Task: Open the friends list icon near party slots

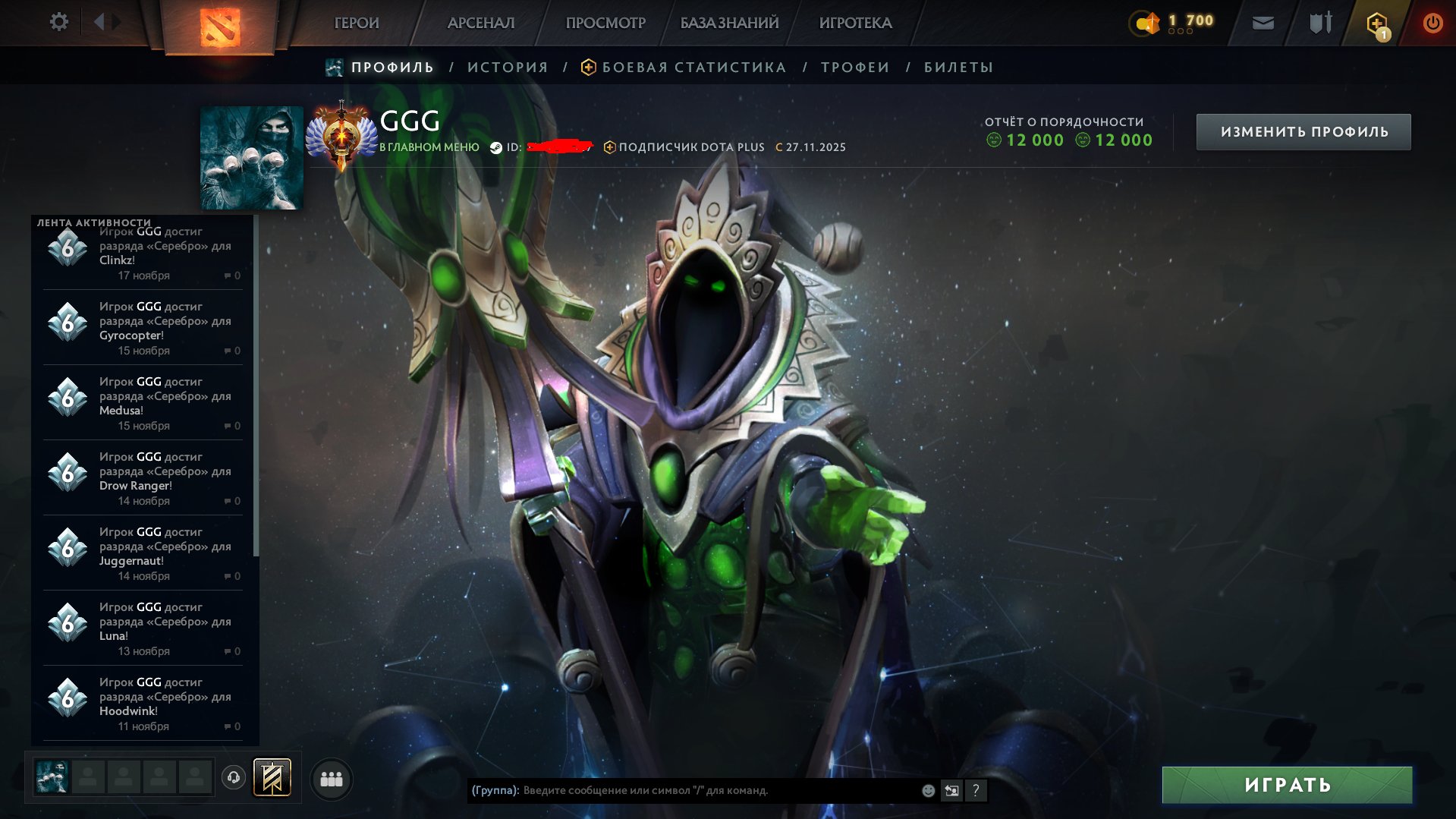Action: coord(331,778)
